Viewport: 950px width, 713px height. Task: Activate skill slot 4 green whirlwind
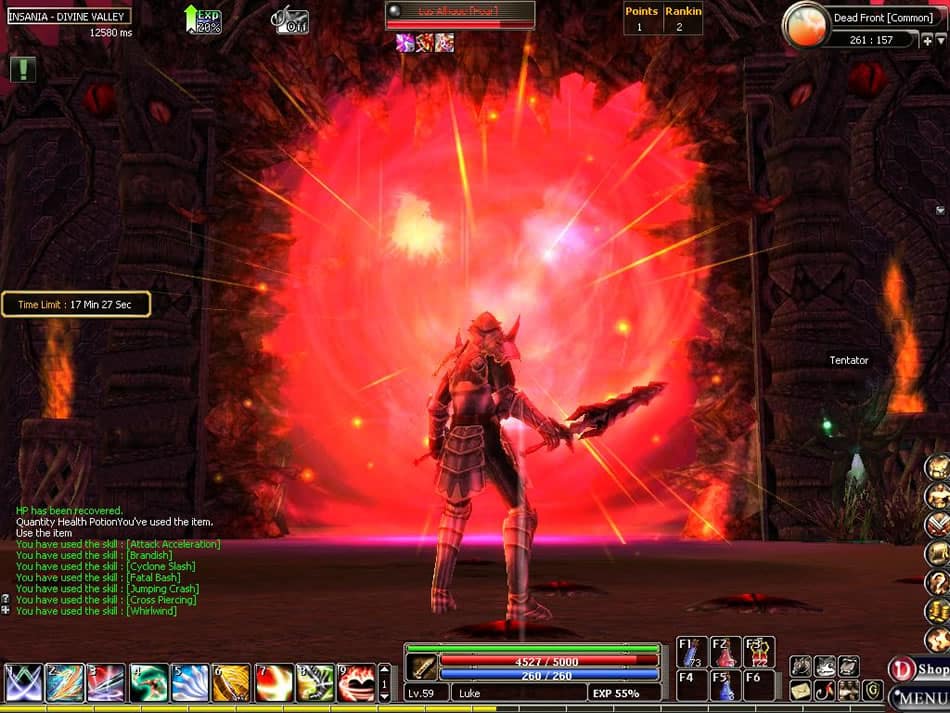click(148, 682)
